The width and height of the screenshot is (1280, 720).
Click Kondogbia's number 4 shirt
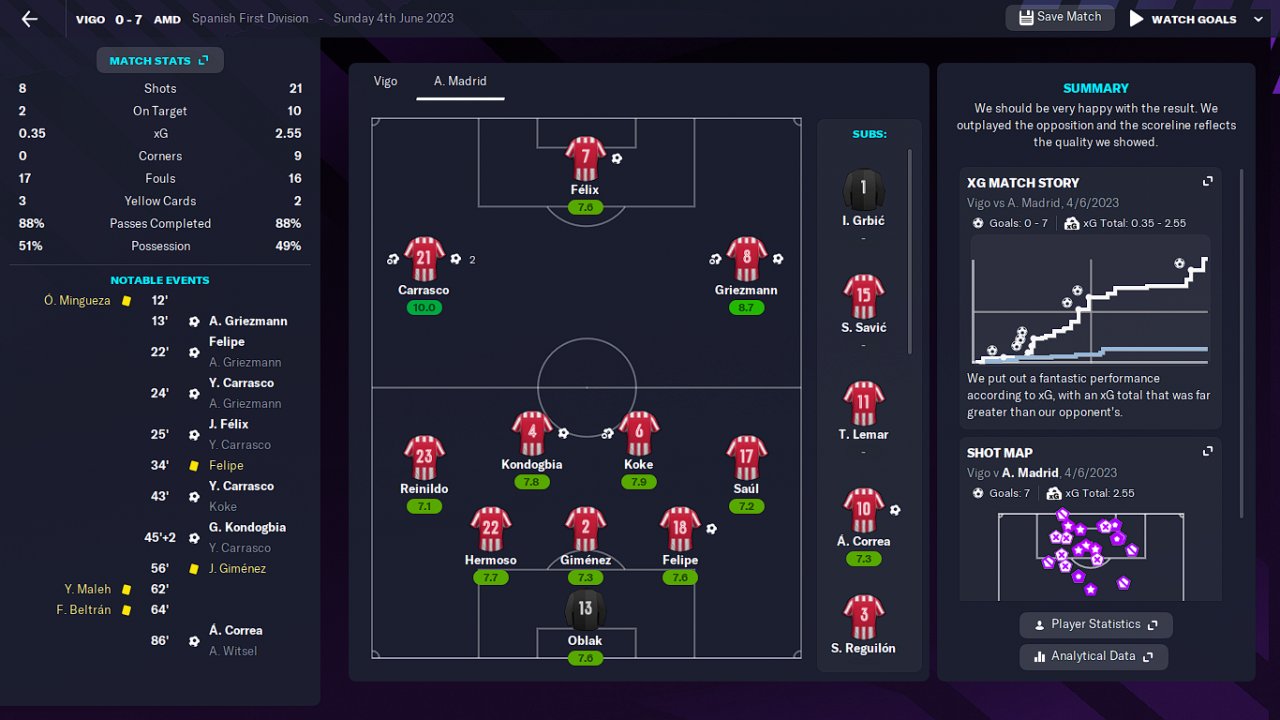point(532,434)
